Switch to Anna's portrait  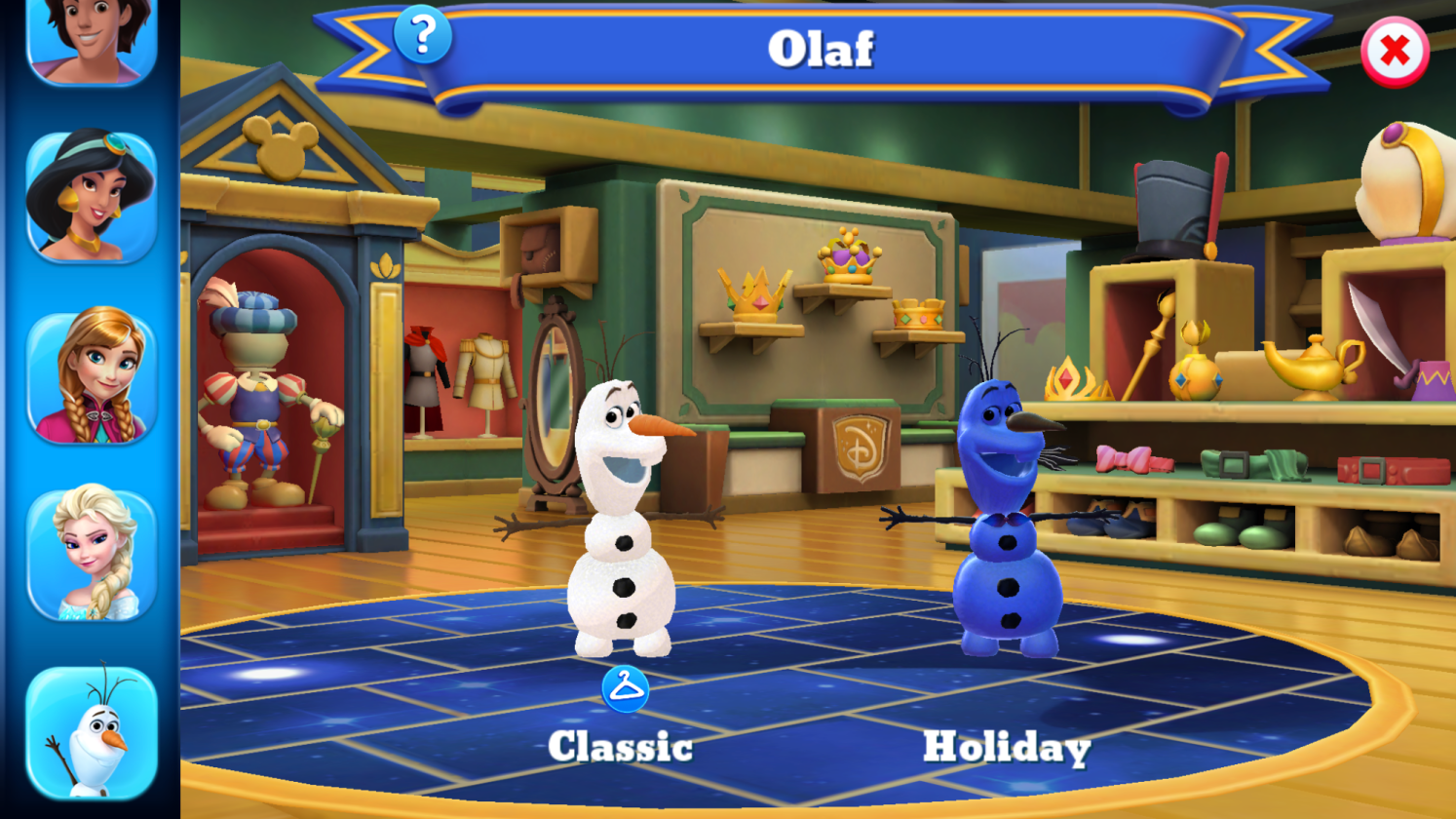click(92, 376)
